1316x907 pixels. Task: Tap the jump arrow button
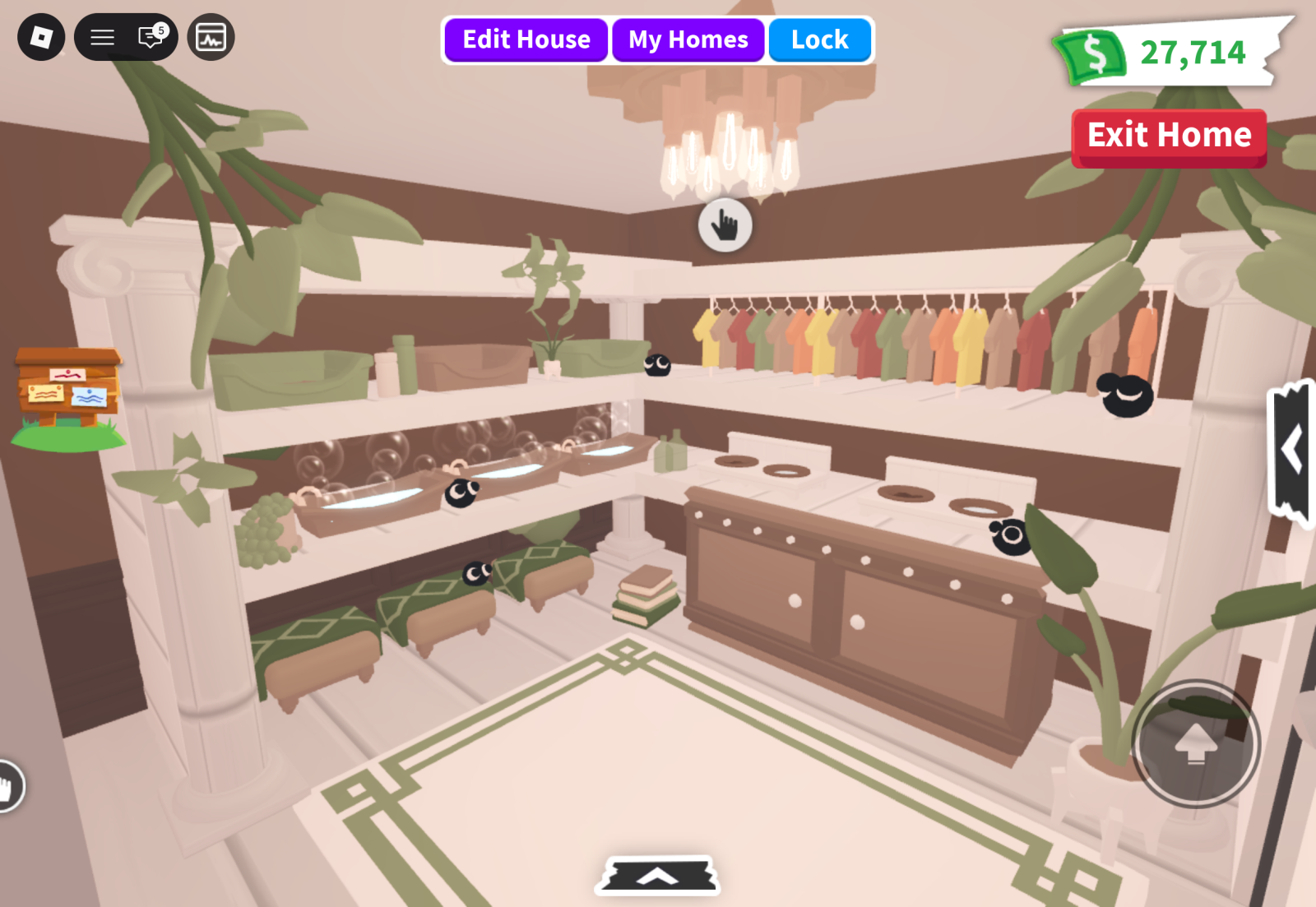(1195, 743)
